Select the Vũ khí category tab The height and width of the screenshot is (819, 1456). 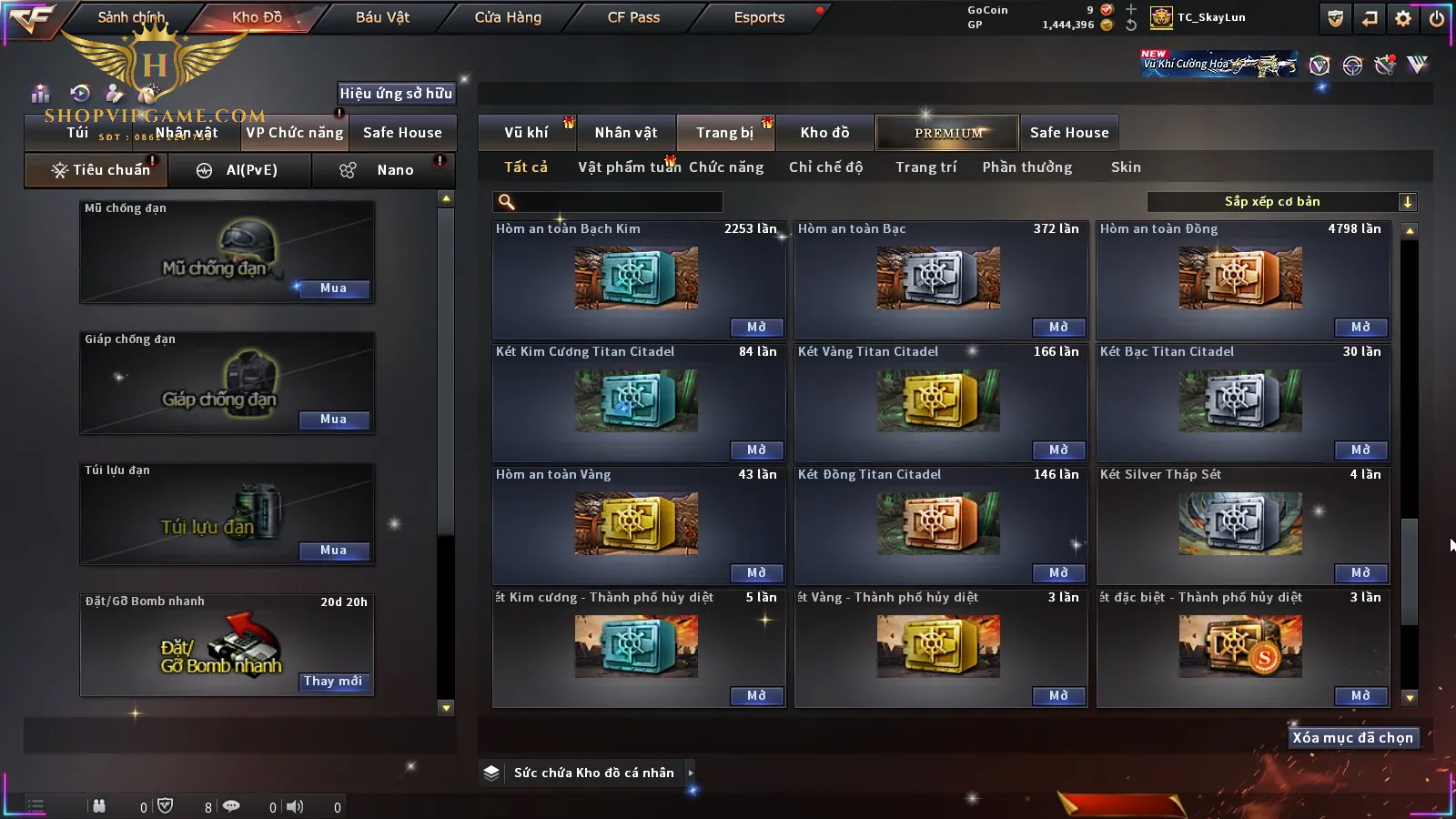tap(526, 133)
